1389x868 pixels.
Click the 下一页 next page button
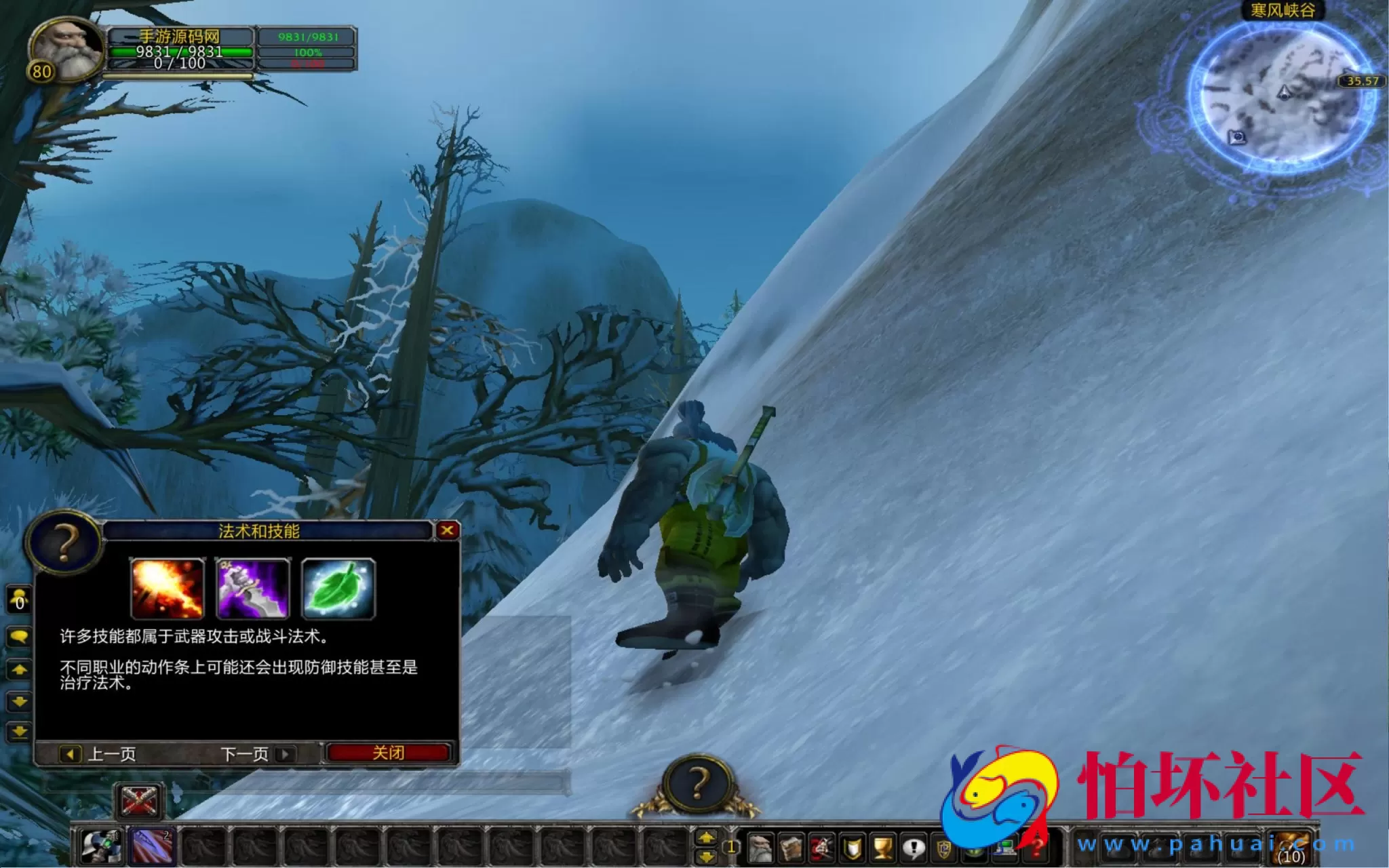pos(247,753)
